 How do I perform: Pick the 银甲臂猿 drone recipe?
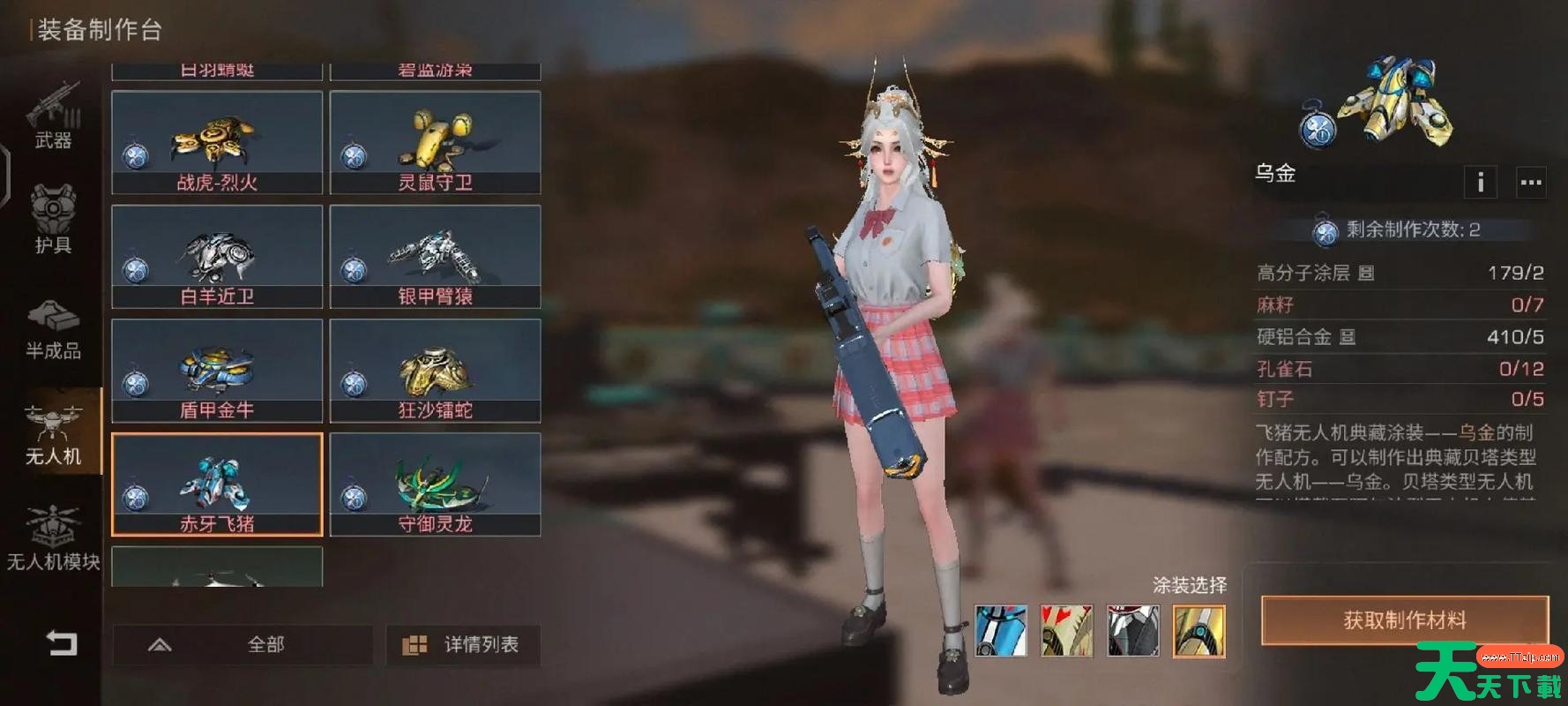click(435, 257)
